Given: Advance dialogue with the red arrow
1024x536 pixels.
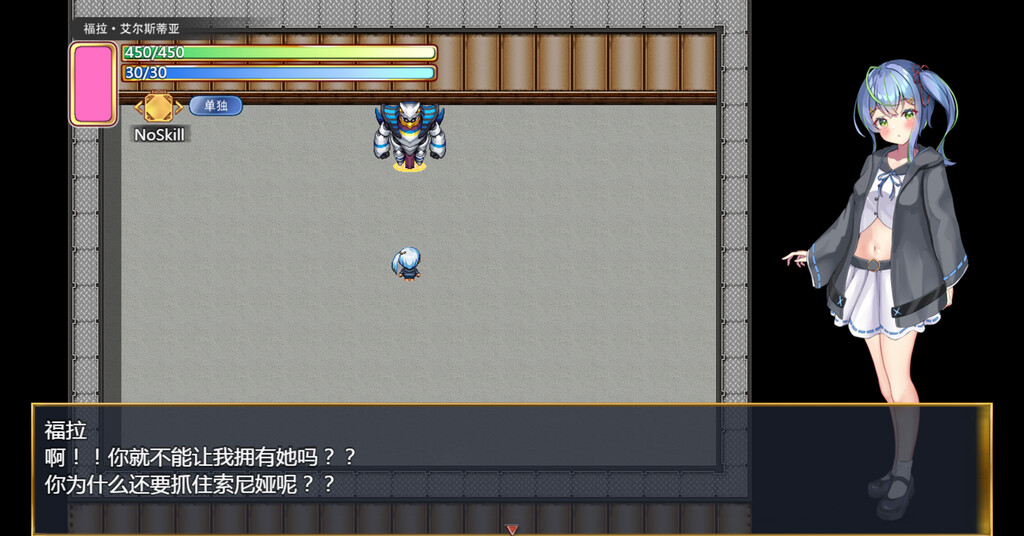Looking at the screenshot, I should click(512, 529).
